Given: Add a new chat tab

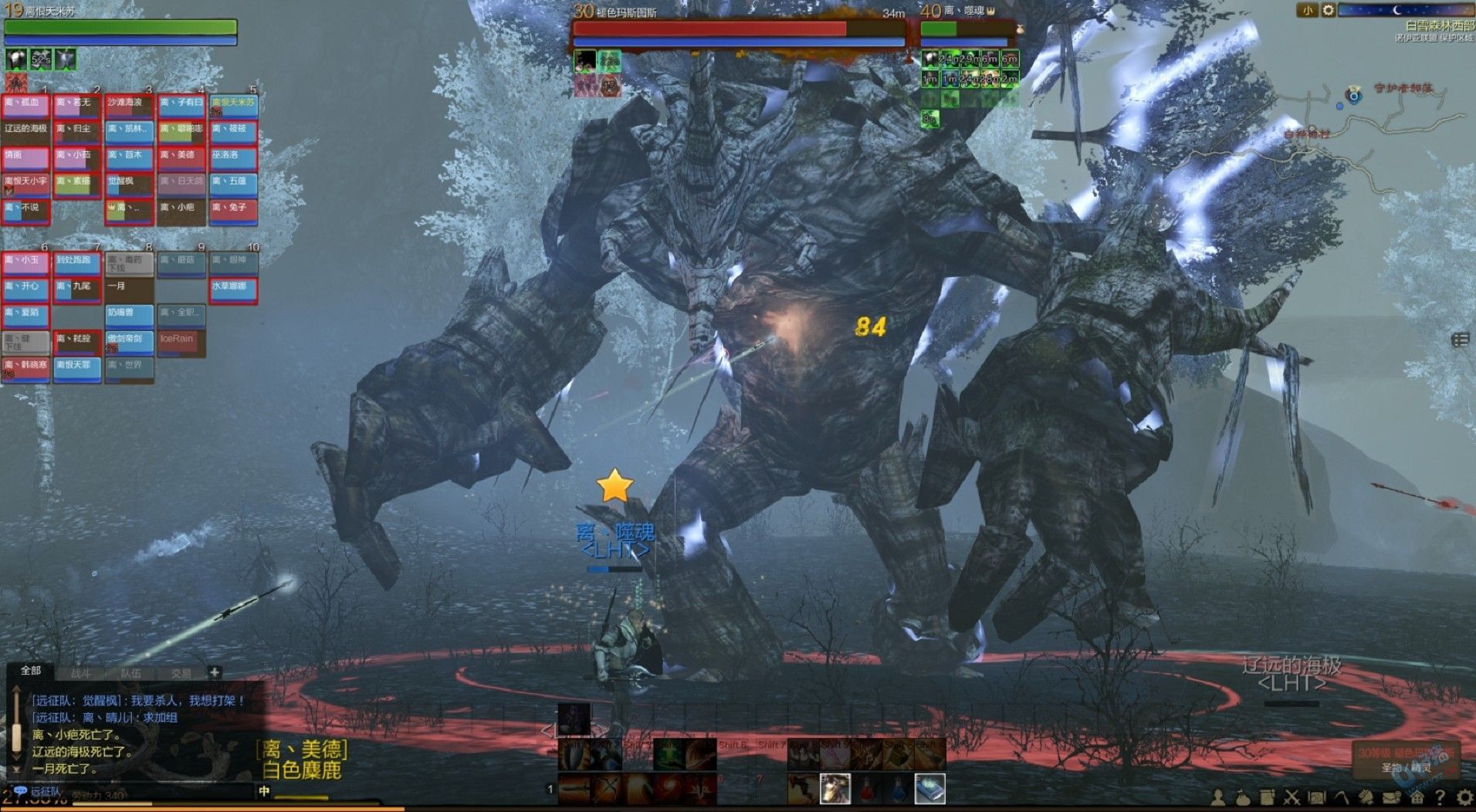Looking at the screenshot, I should point(215,672).
